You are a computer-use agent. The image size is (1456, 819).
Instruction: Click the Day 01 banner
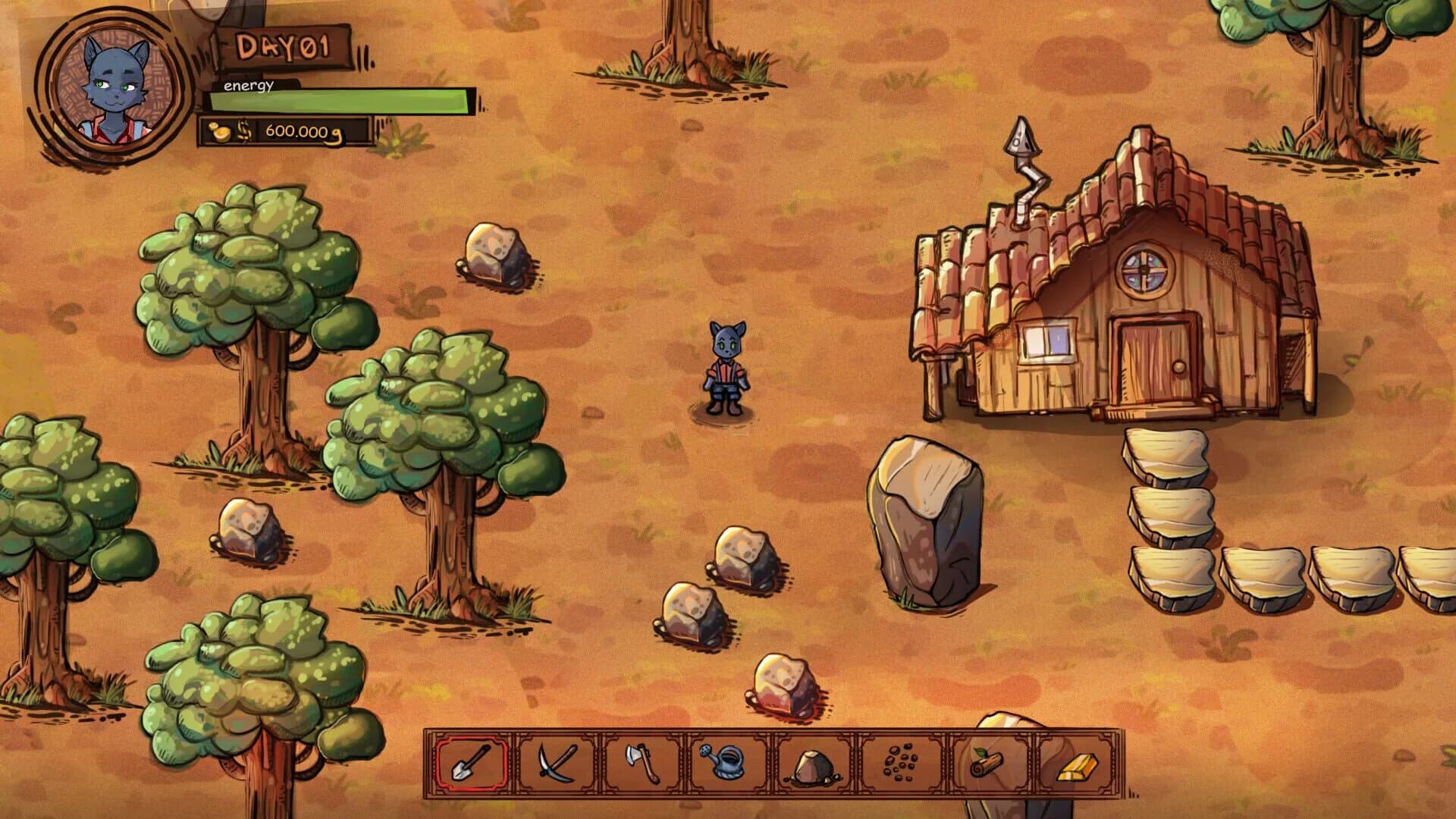point(282,47)
